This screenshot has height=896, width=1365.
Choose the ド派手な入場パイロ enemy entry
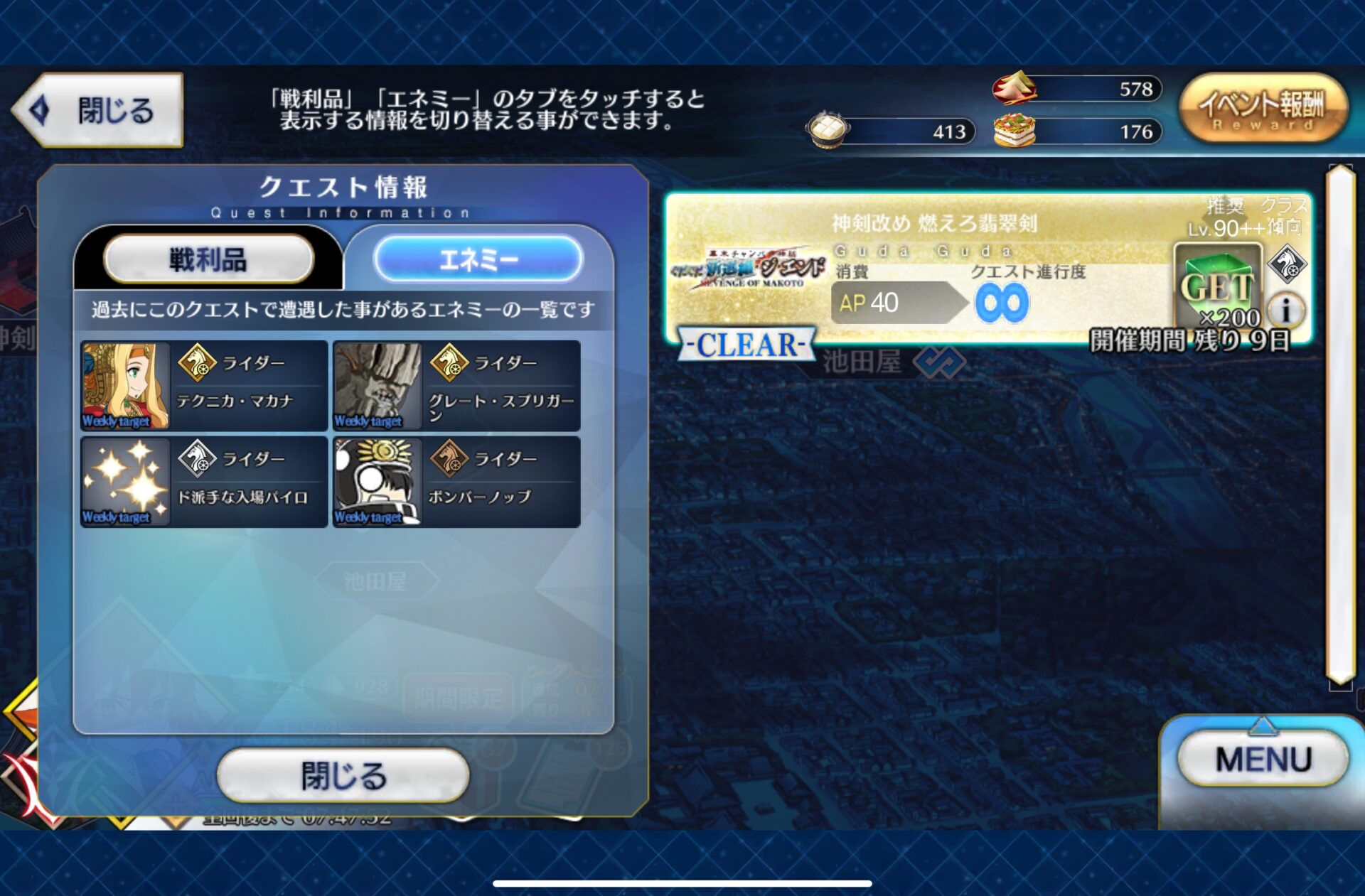[x=204, y=482]
